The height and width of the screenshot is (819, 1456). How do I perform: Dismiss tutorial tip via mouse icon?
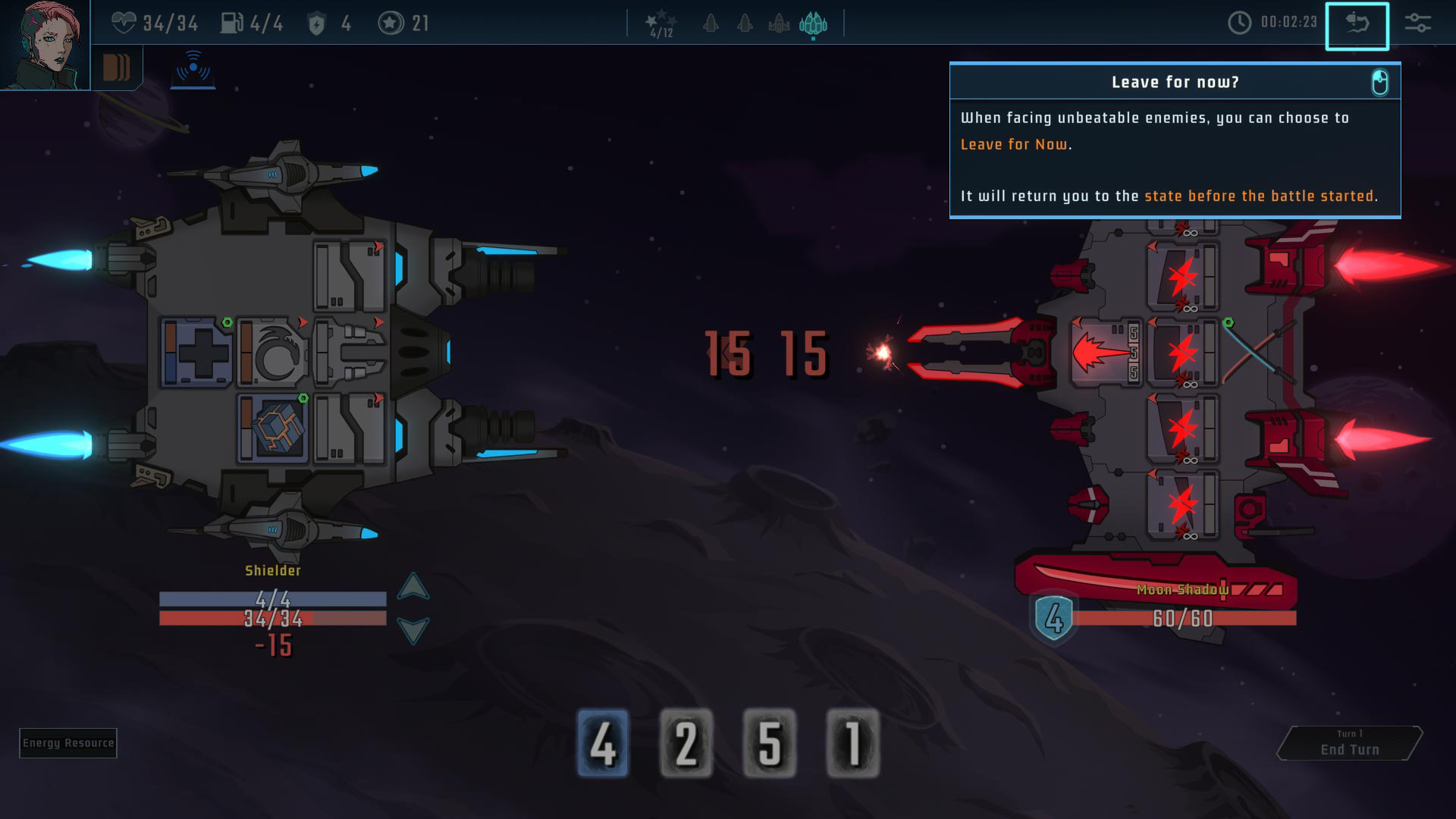pos(1379,82)
